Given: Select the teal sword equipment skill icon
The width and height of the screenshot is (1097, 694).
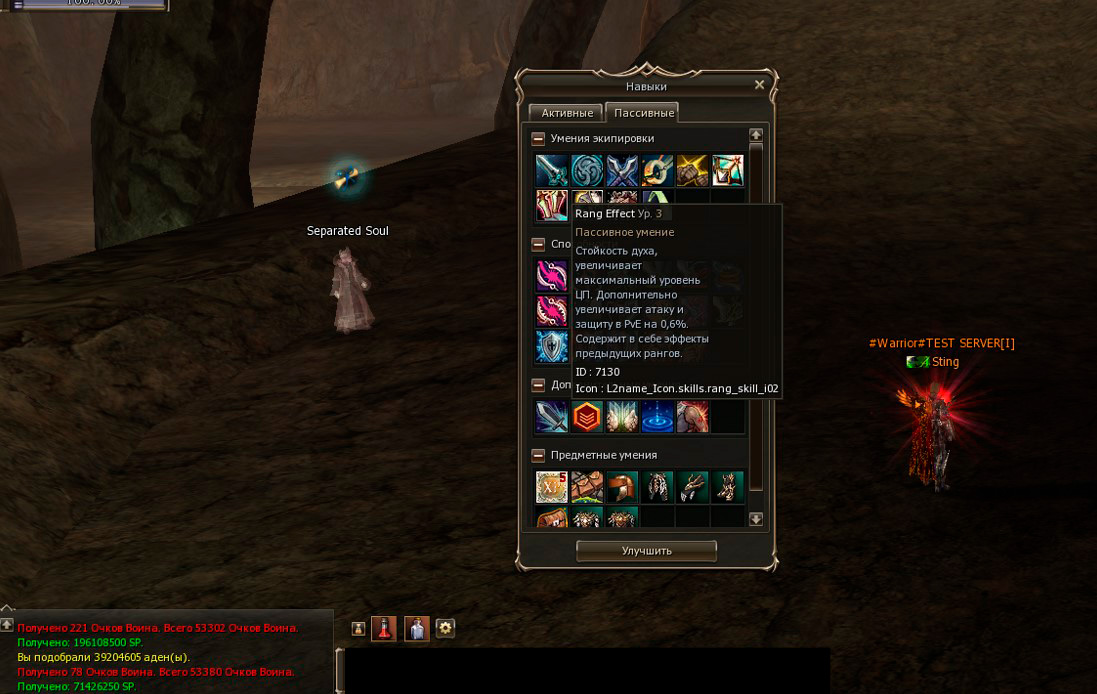Looking at the screenshot, I should tap(551, 171).
